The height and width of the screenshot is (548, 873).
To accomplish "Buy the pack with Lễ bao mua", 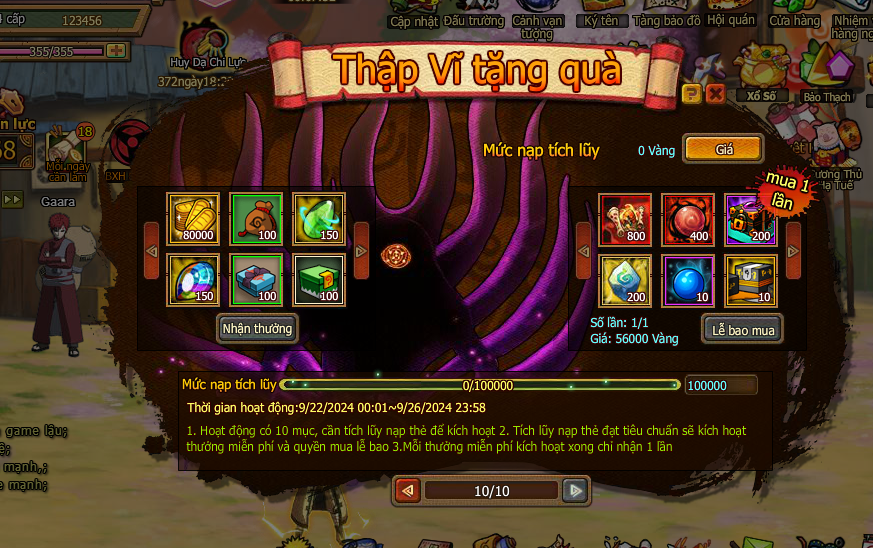I will click(741, 328).
